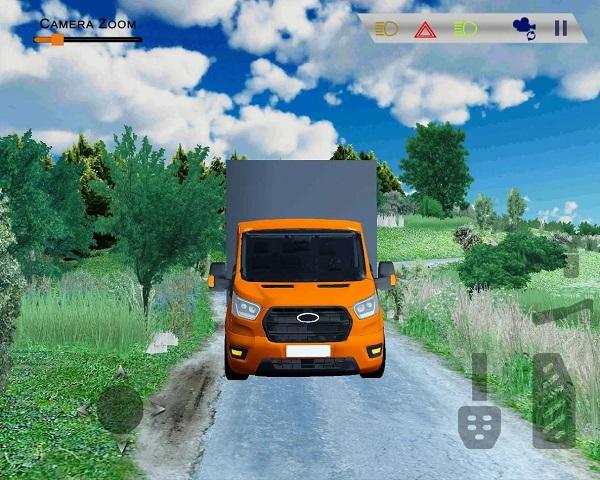Activate the red hazard triangle lights
The image size is (600, 480).
(x=425, y=29)
